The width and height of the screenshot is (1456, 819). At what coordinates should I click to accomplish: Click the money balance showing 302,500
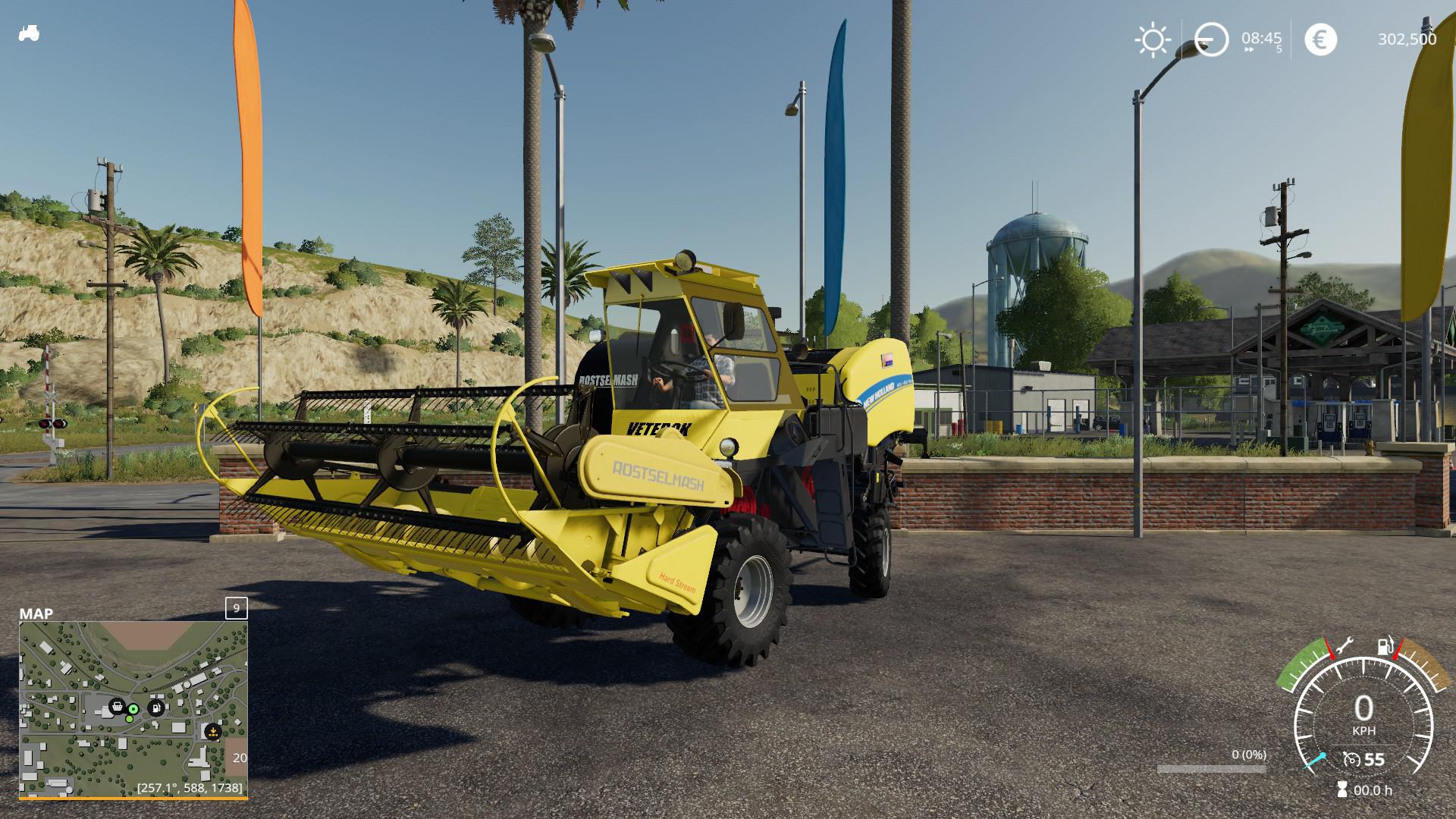click(1407, 39)
